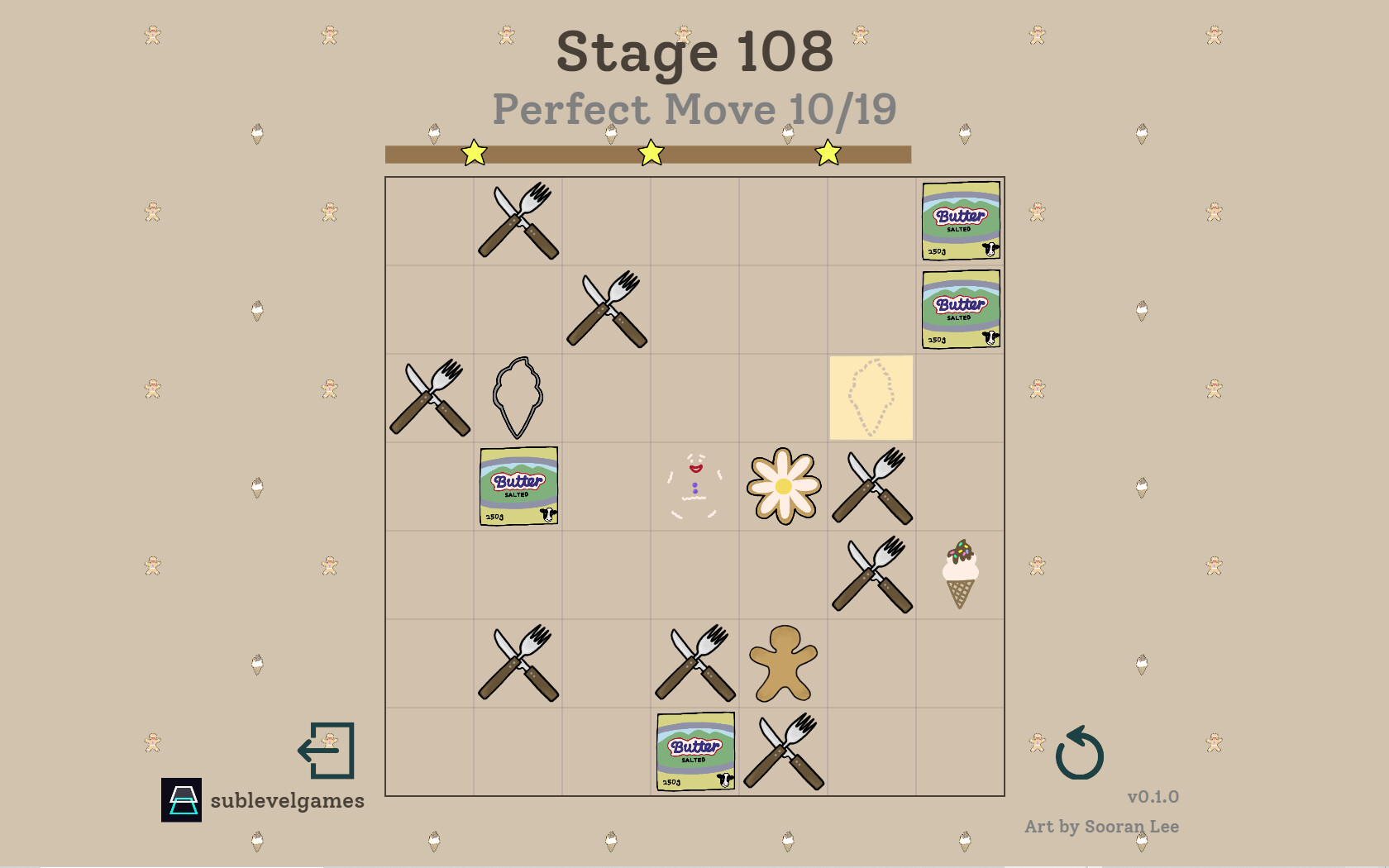The height and width of the screenshot is (868, 1389).
Task: Select the butter package in top-right corner
Action: pos(959,220)
